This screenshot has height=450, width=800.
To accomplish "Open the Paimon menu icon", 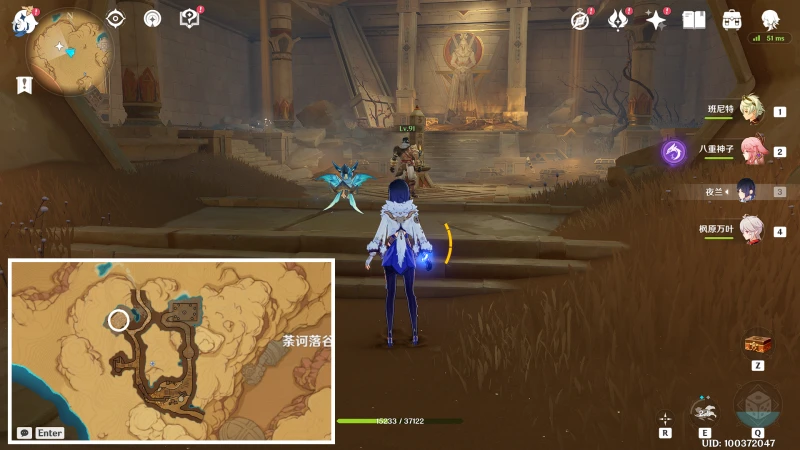I will tap(24, 21).
